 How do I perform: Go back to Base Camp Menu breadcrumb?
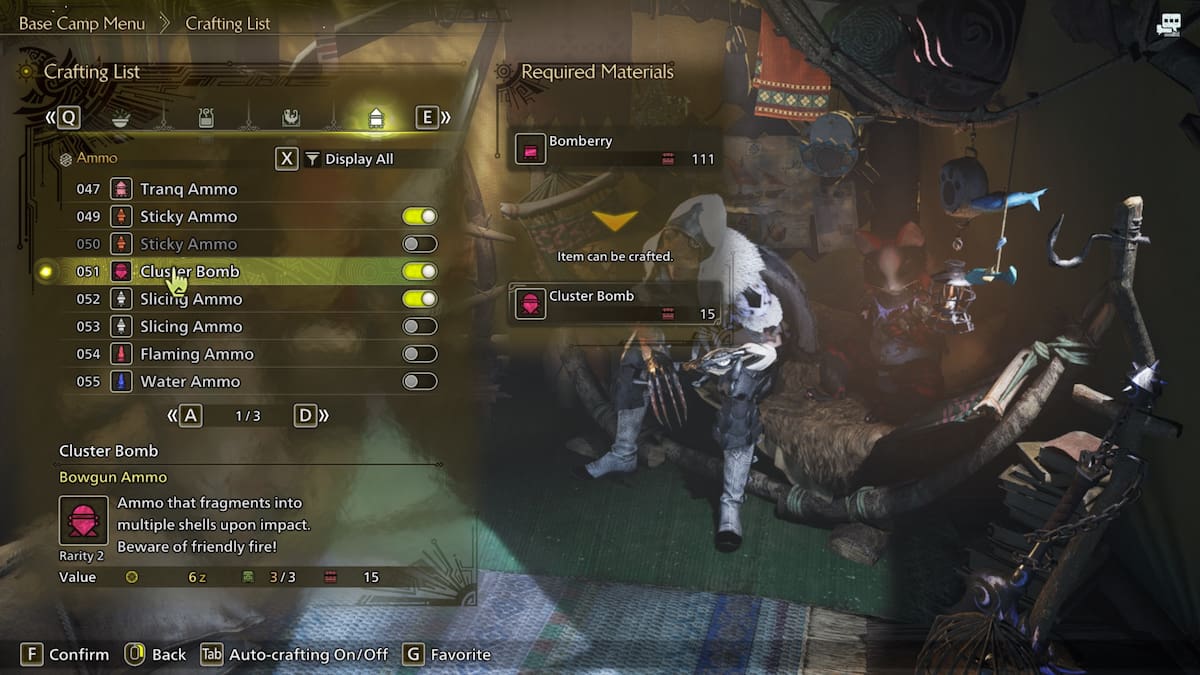tap(82, 23)
